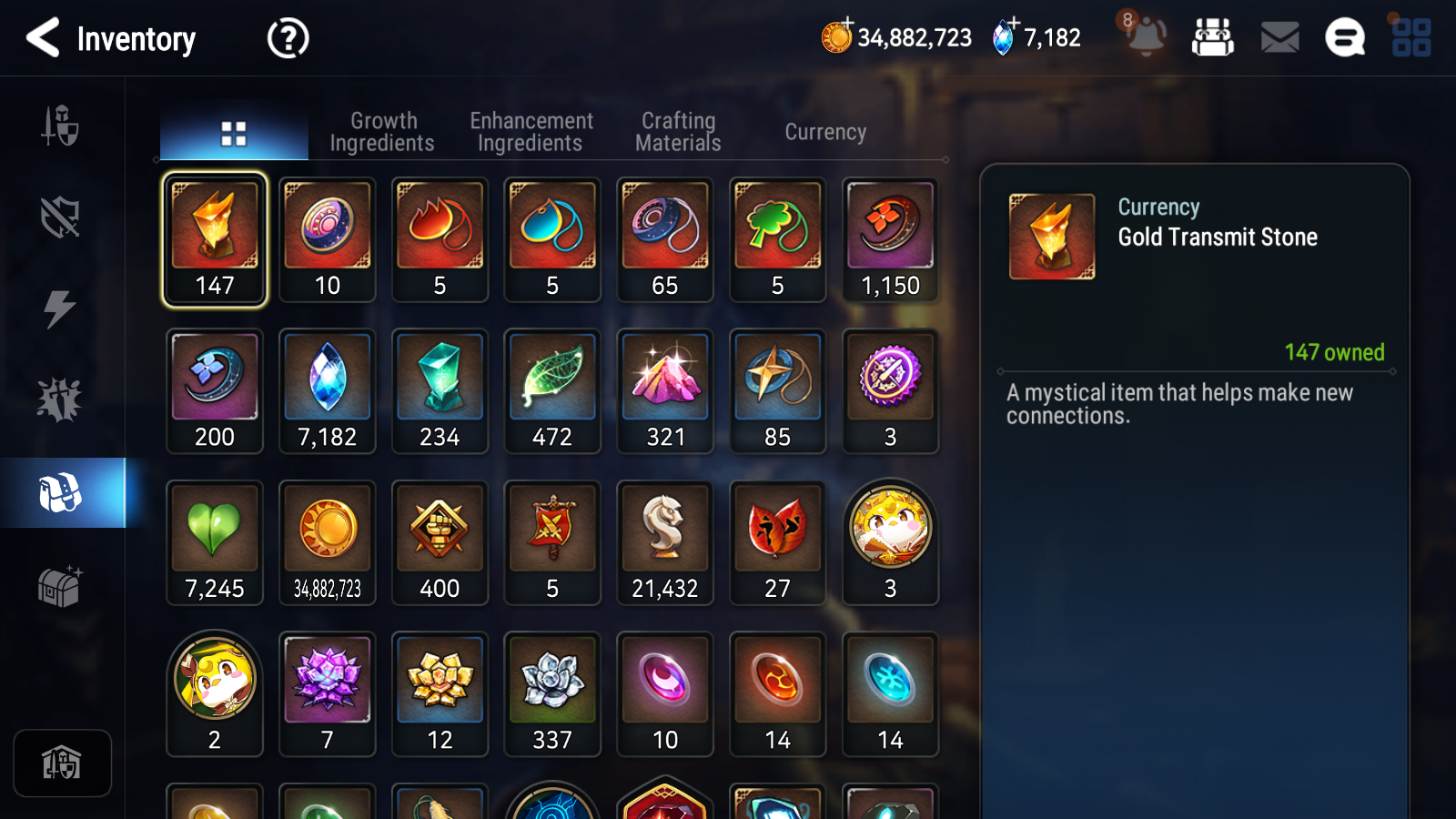This screenshot has height=819, width=1456.
Task: Choose the blue crystal slot showing 7,182
Action: (328, 390)
